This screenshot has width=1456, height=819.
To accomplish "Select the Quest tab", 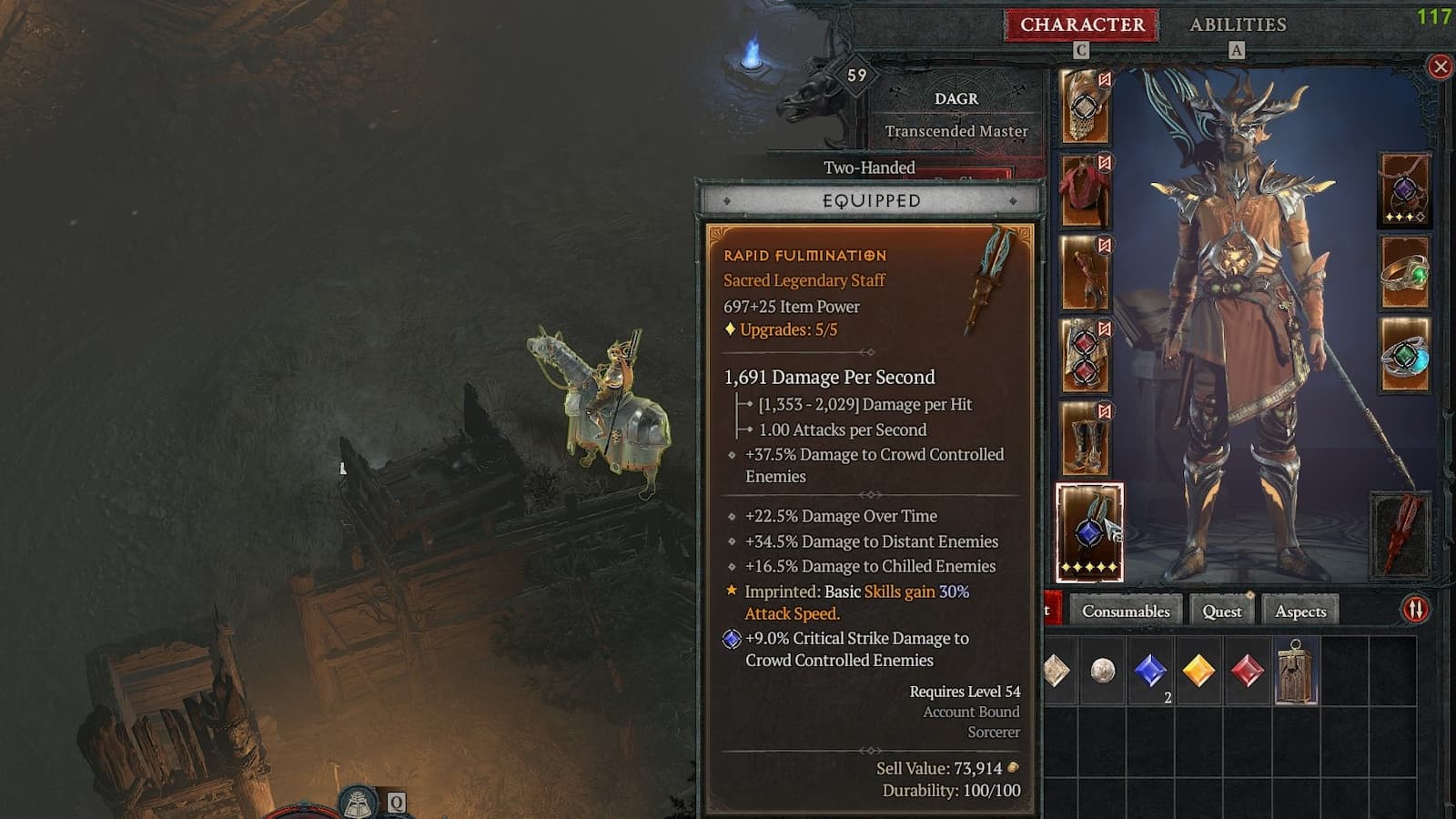I will click(1221, 611).
